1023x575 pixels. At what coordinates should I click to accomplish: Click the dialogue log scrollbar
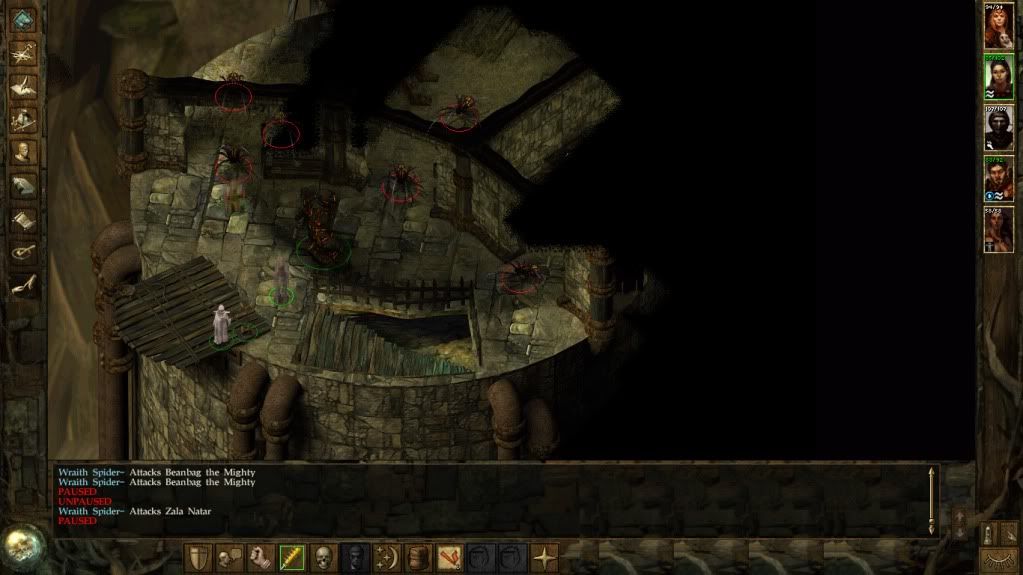coord(932,498)
